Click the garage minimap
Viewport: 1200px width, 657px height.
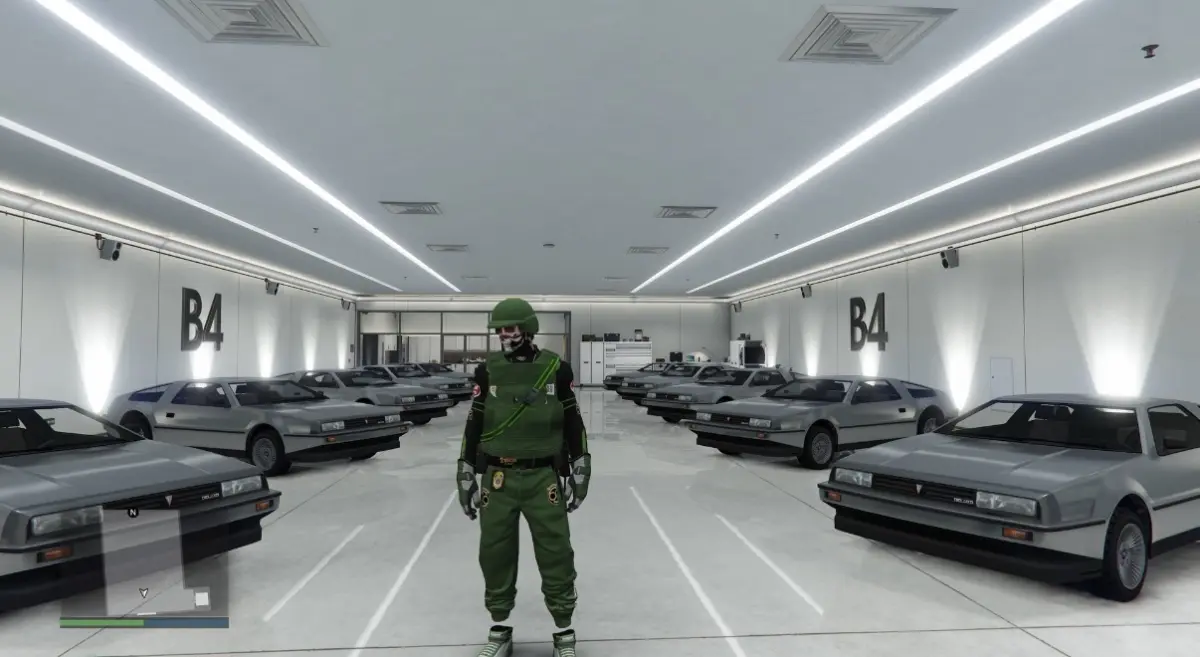tap(144, 560)
